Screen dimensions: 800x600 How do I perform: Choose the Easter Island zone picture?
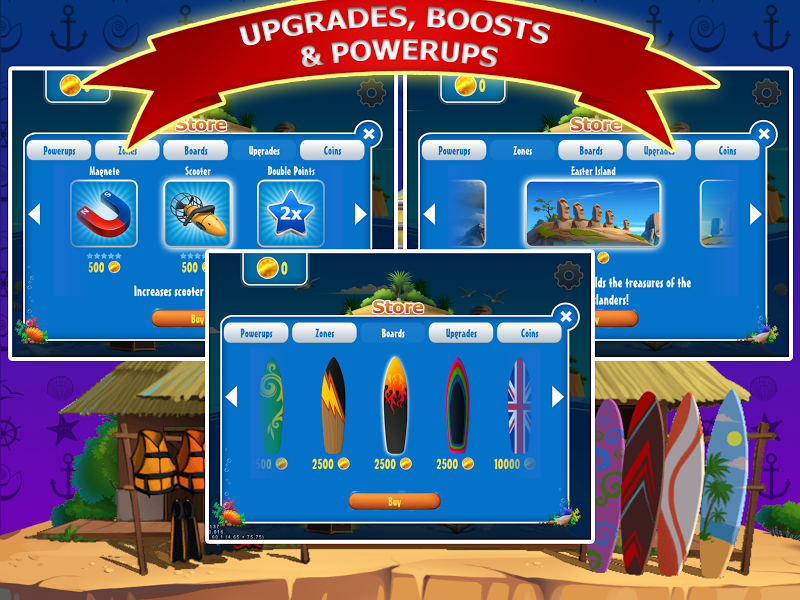(x=592, y=214)
